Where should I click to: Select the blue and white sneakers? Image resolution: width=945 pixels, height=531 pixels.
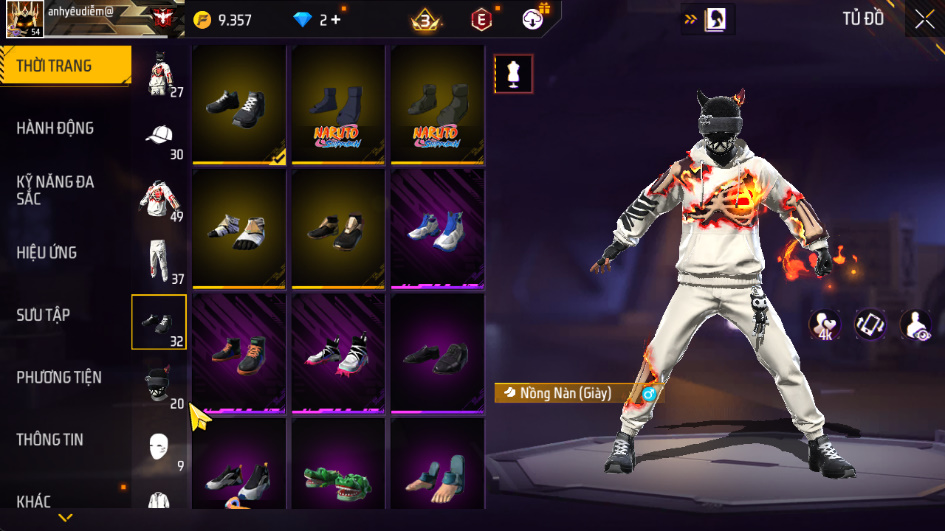tap(437, 226)
